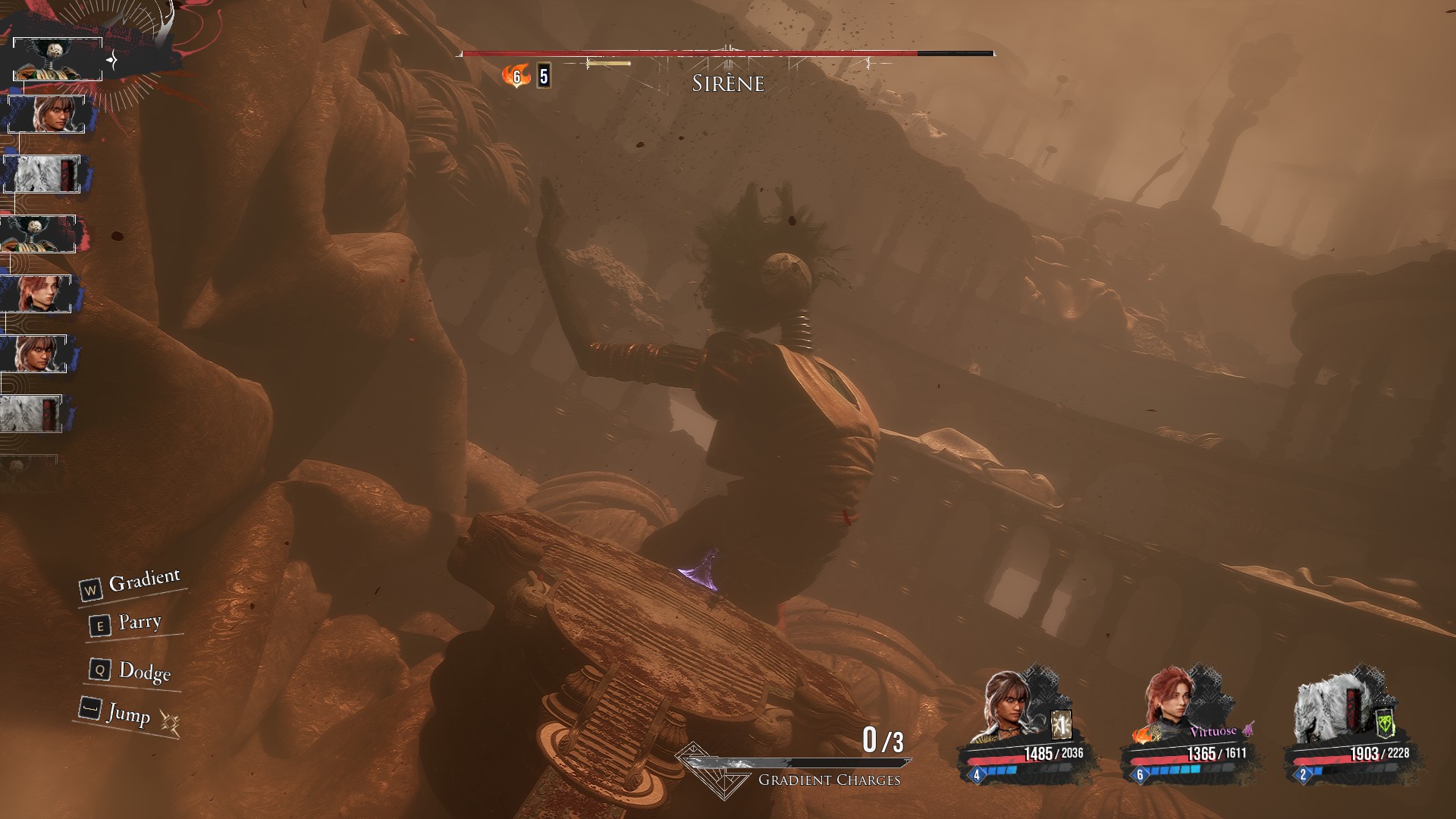Inspect the burn flame status on Sirène

pos(516,76)
